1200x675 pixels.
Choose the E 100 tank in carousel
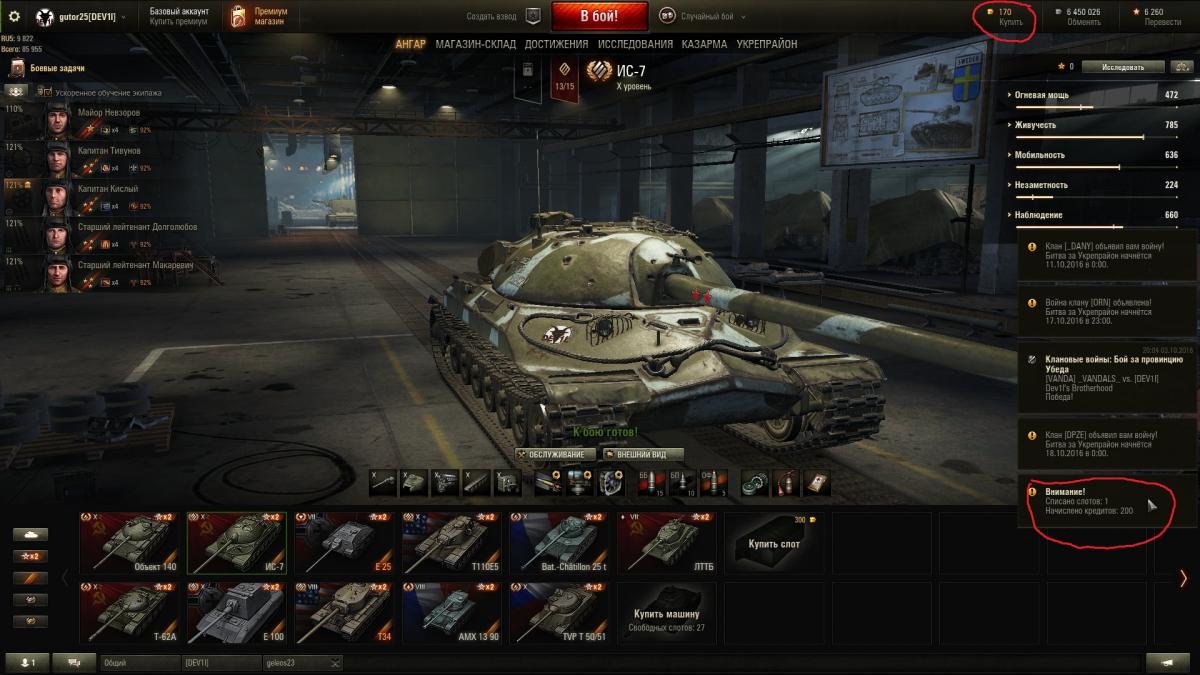pyautogui.click(x=238, y=612)
